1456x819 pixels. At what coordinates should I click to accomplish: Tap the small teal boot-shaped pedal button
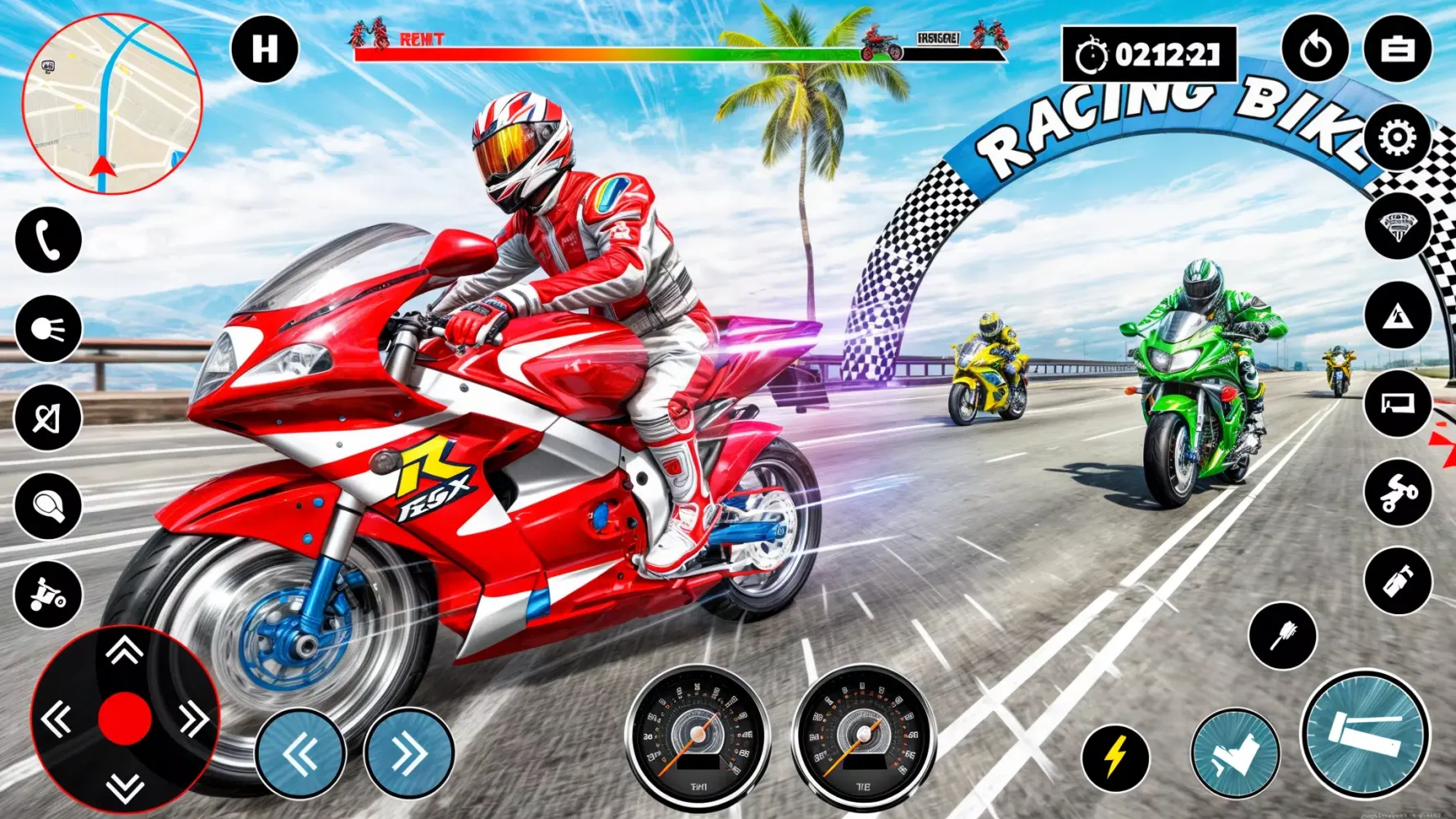(1235, 754)
